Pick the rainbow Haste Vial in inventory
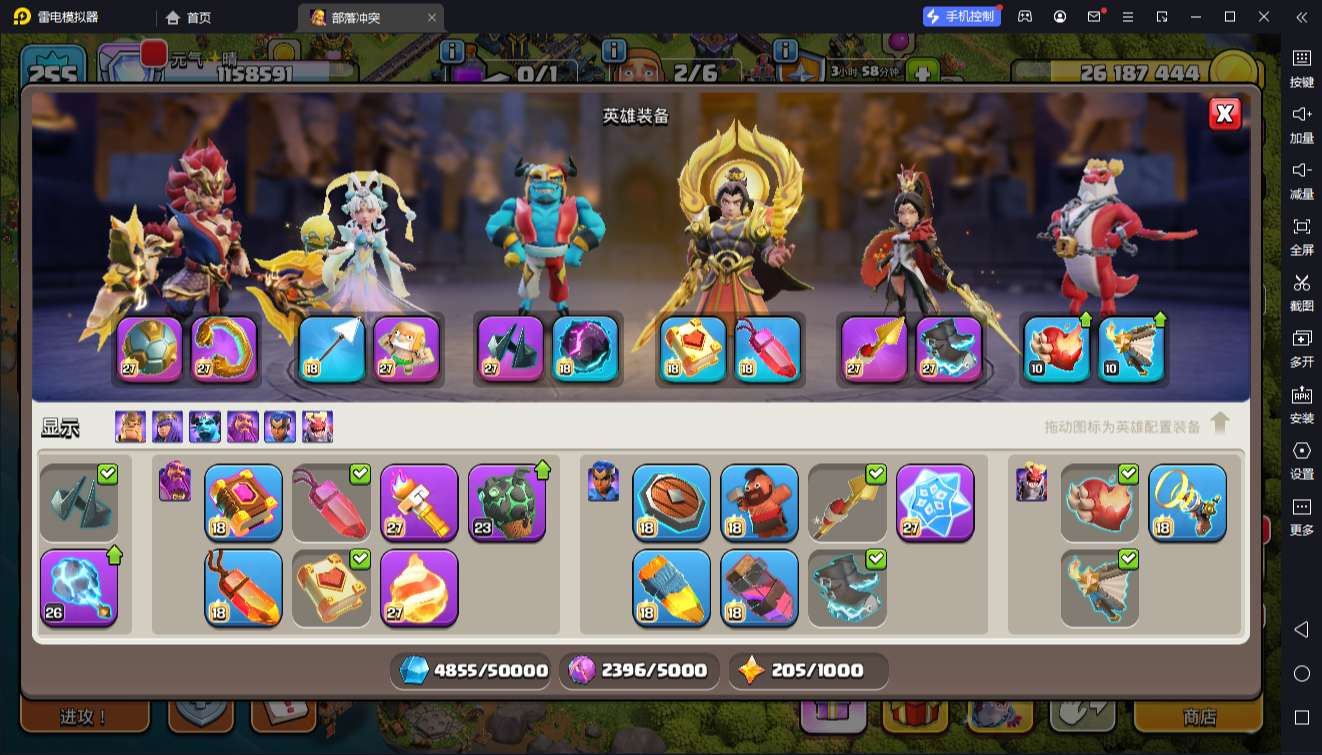 (671, 587)
